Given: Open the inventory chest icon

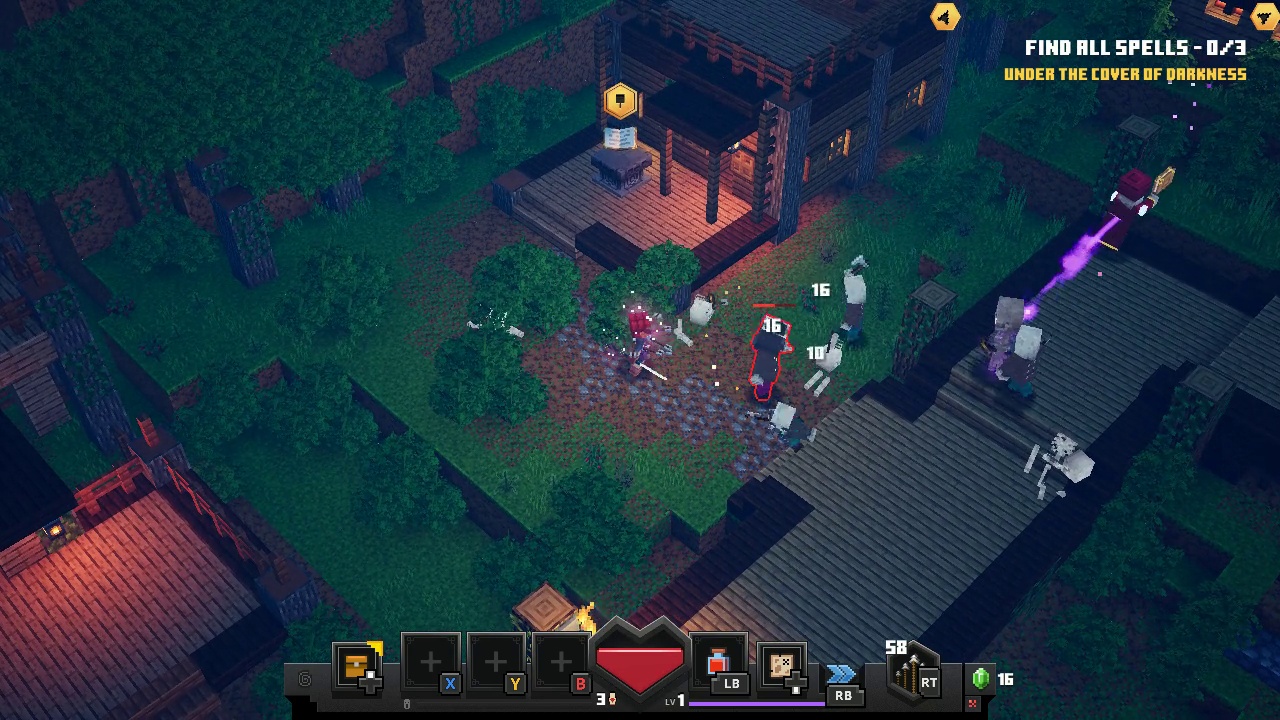Looking at the screenshot, I should pos(357,664).
